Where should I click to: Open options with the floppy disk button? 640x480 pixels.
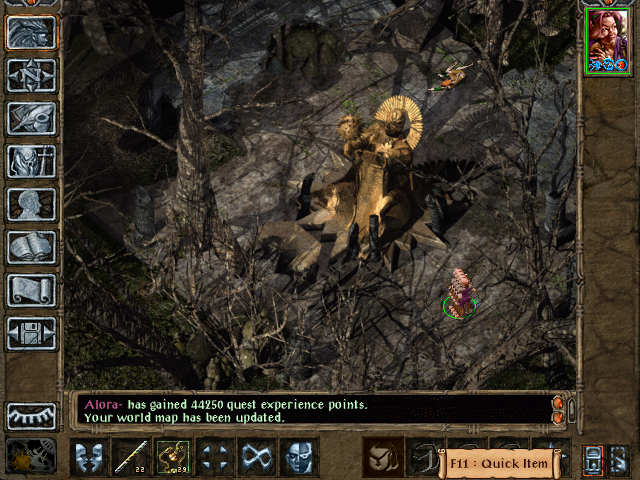click(31, 333)
